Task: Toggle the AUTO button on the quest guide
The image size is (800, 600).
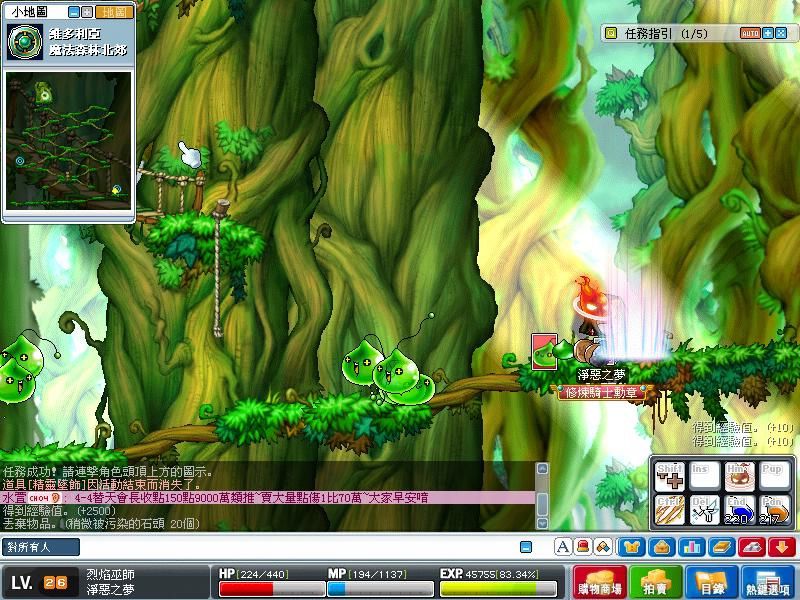Action: click(750, 33)
